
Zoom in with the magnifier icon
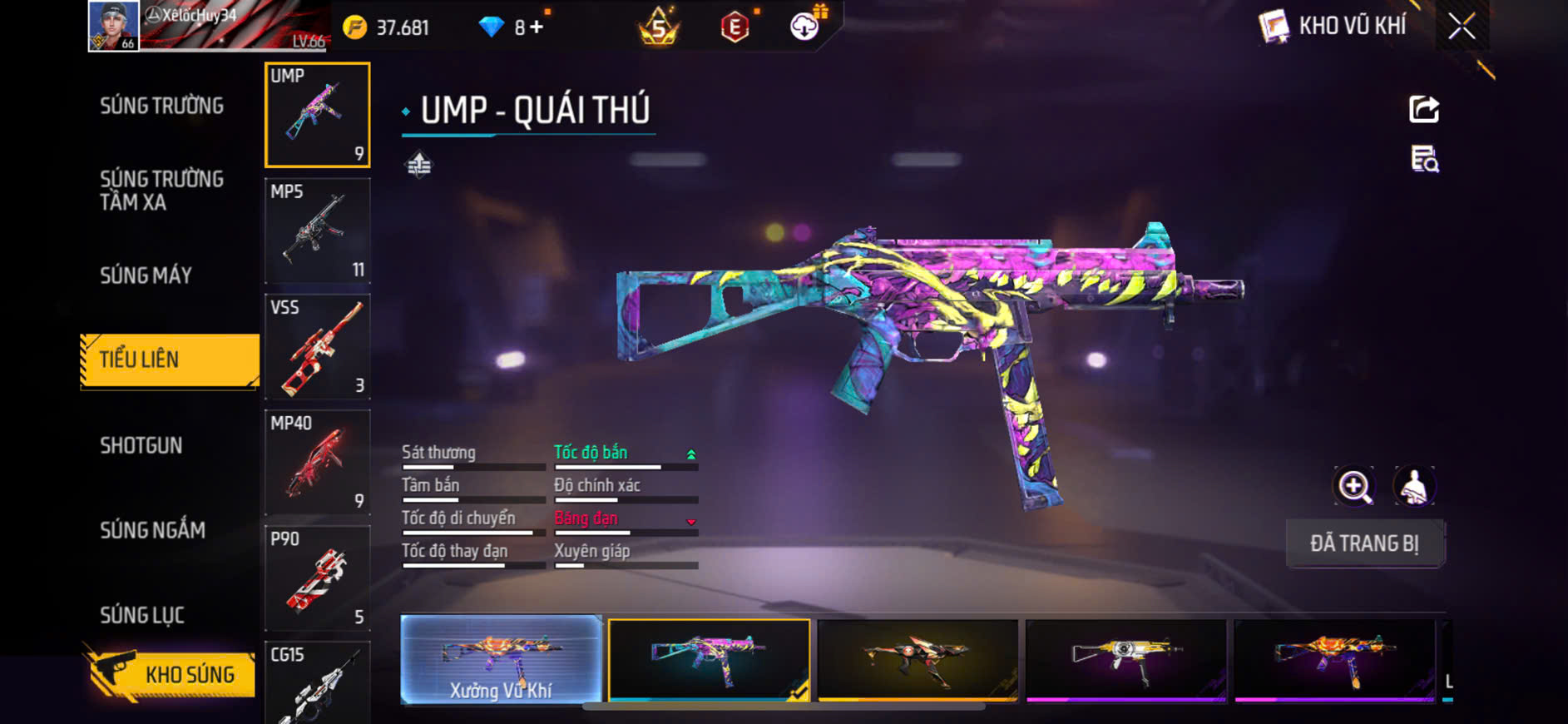click(x=1354, y=487)
